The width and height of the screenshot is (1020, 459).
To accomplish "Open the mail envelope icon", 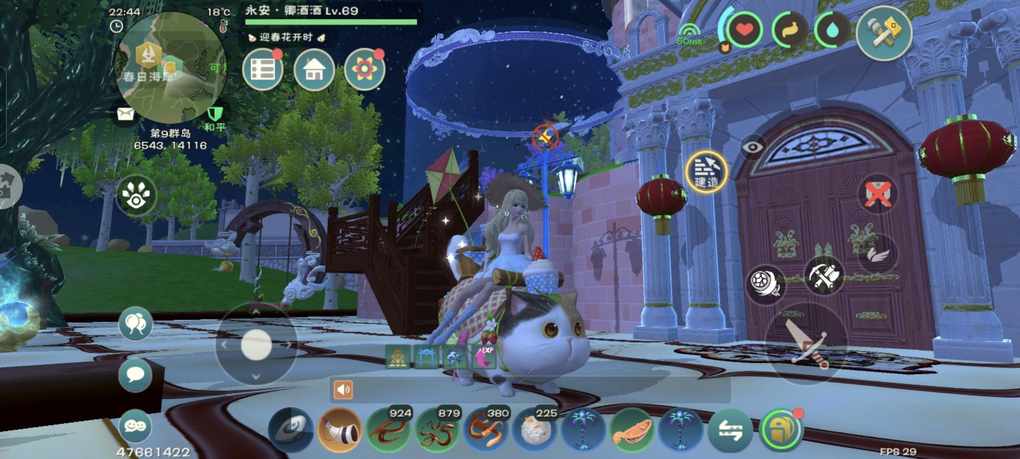I will click(125, 115).
